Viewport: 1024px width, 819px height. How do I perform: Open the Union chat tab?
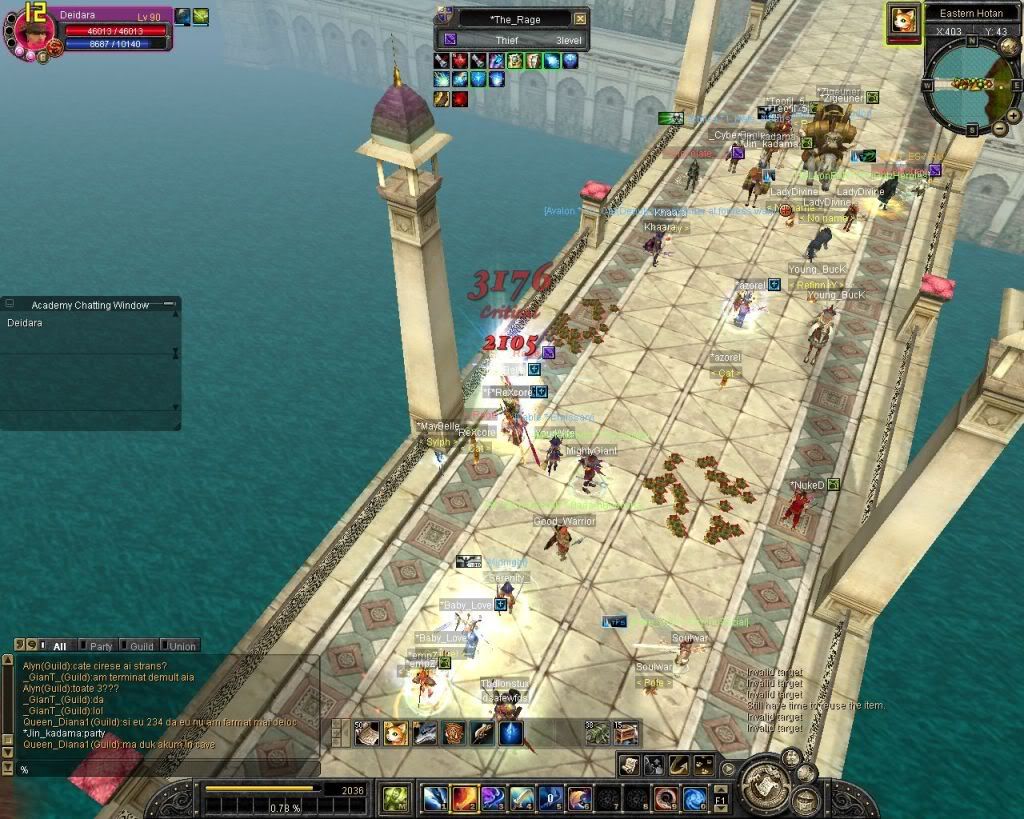pyautogui.click(x=180, y=646)
